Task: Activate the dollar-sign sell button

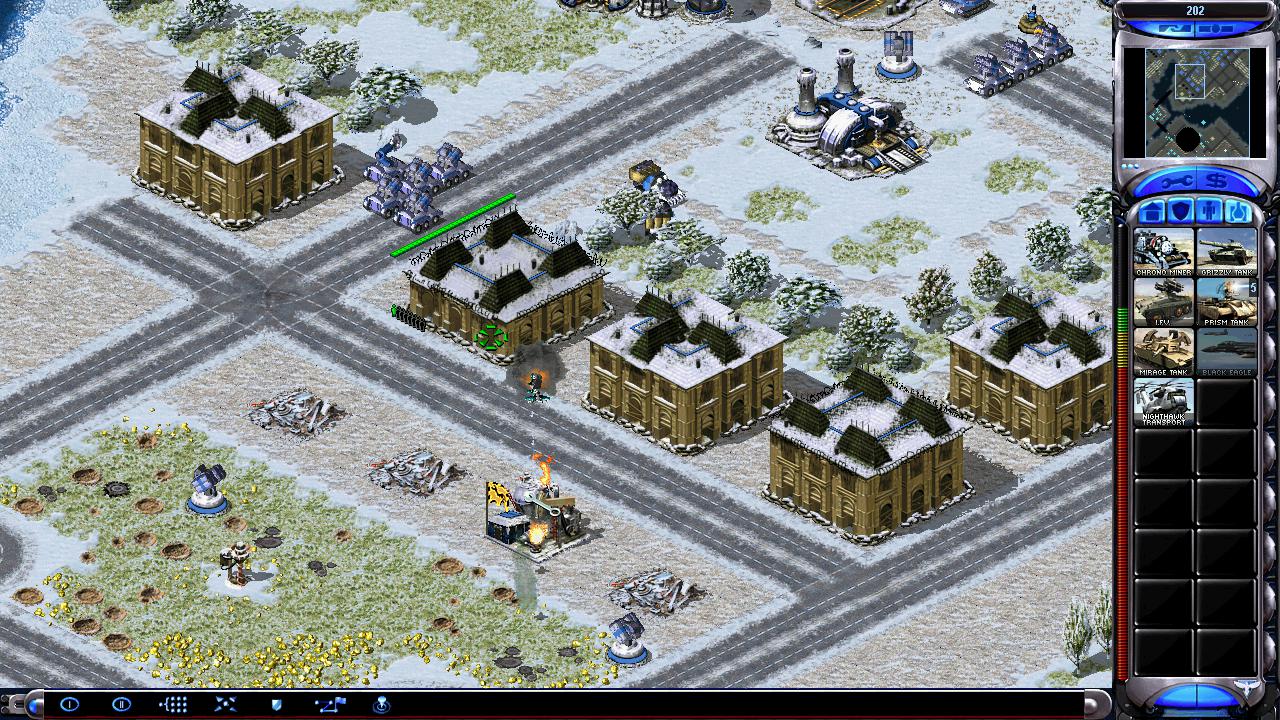Action: pyautogui.click(x=1219, y=181)
